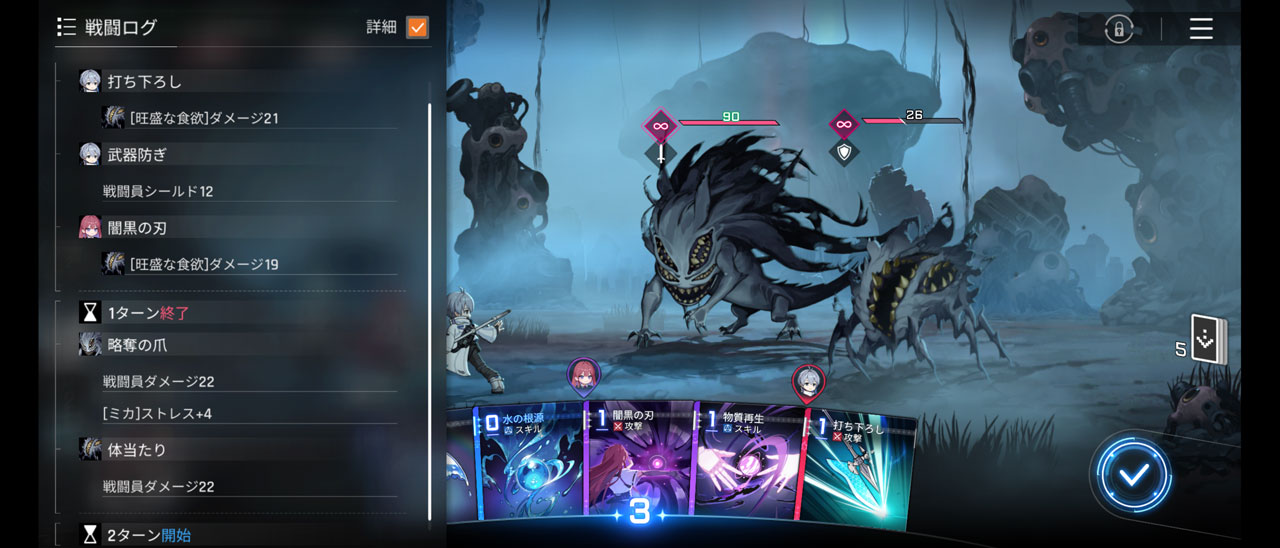The image size is (1280, 548).
Task: Open the draw pile deck icon
Action: click(1208, 342)
